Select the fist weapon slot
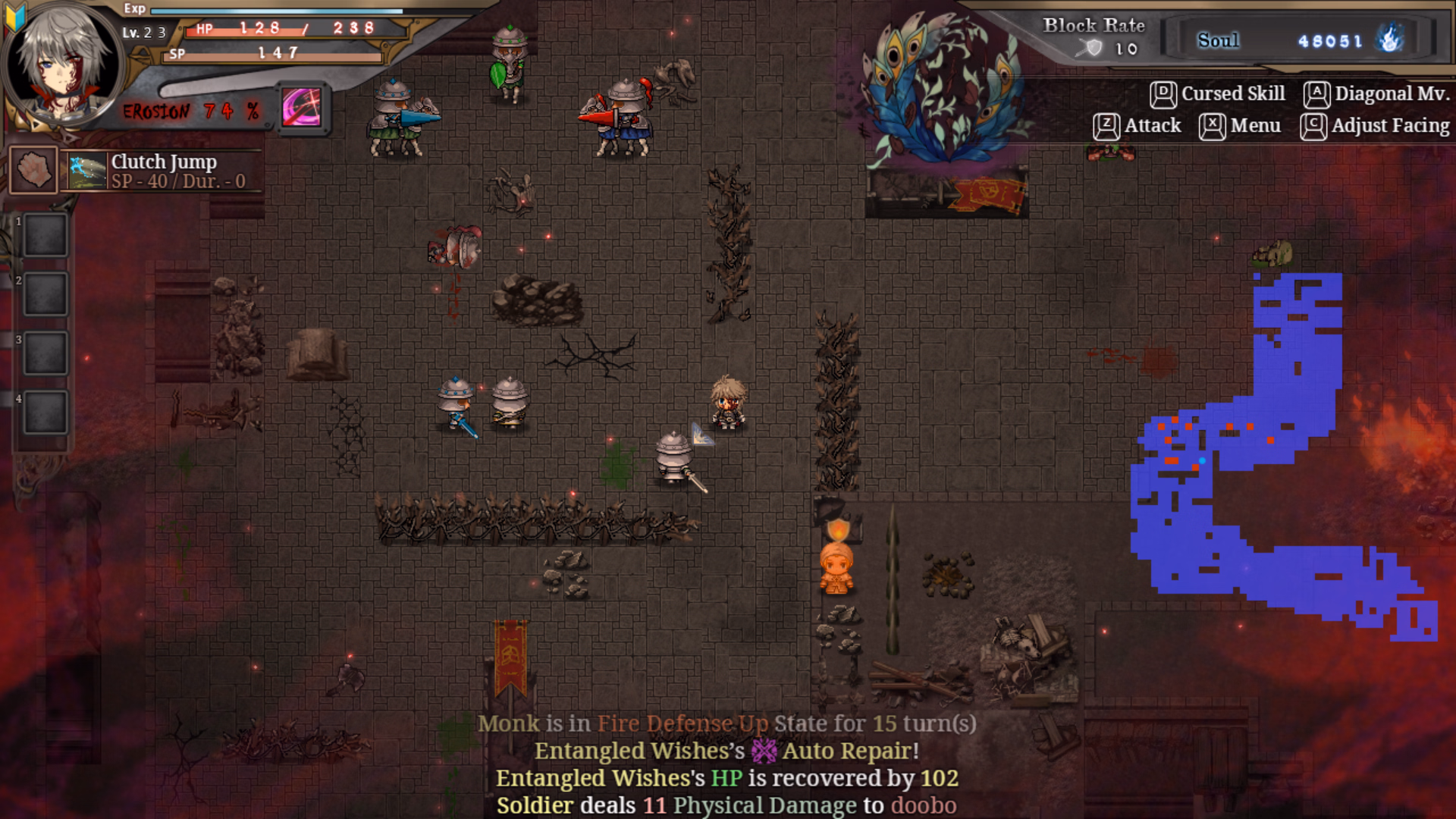 point(33,170)
